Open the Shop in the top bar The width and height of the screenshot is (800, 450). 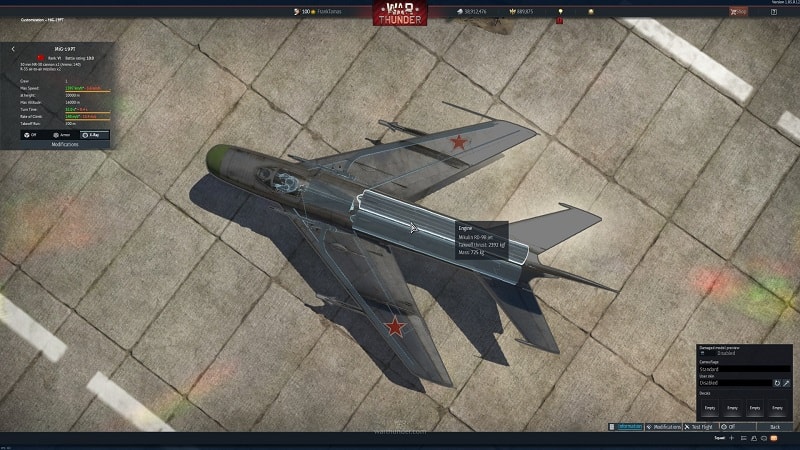tap(738, 11)
